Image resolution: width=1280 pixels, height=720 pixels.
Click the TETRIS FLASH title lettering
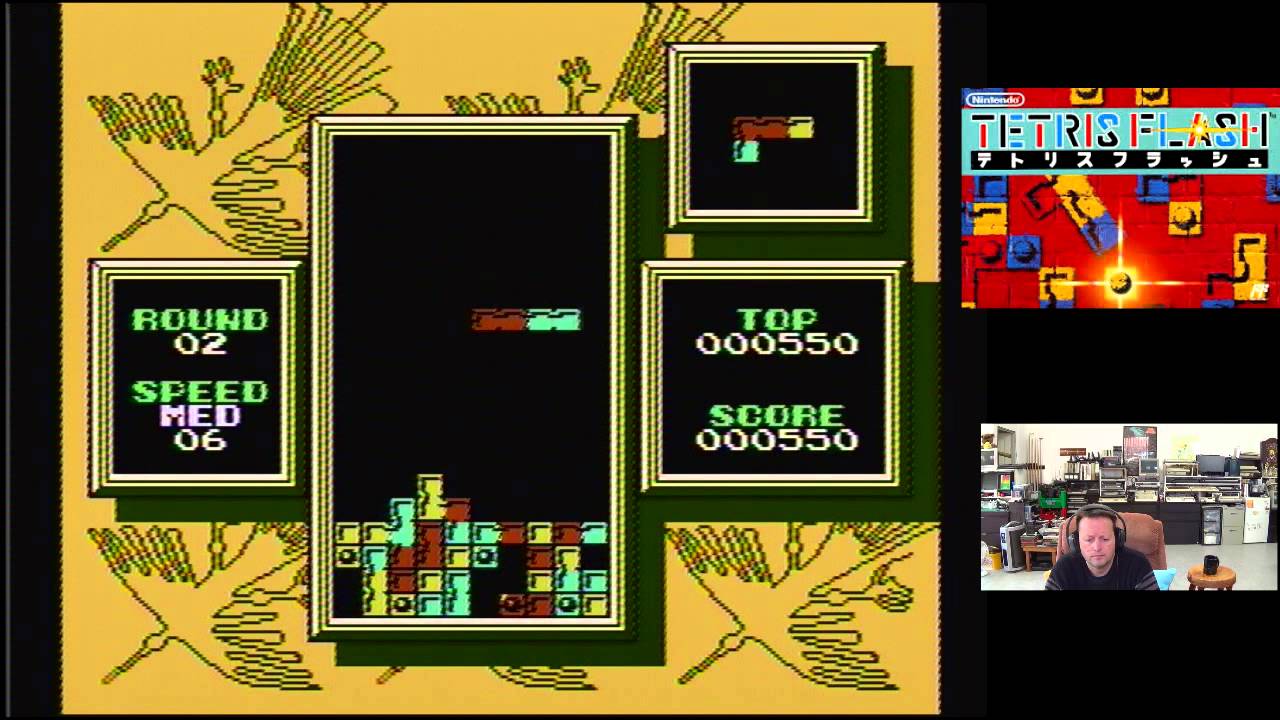tap(1115, 130)
